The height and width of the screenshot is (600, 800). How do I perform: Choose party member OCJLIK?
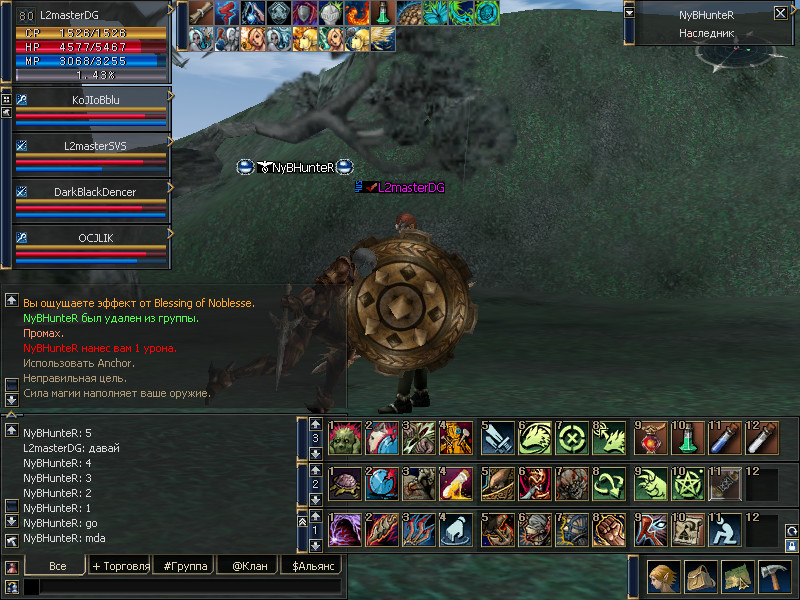91,237
